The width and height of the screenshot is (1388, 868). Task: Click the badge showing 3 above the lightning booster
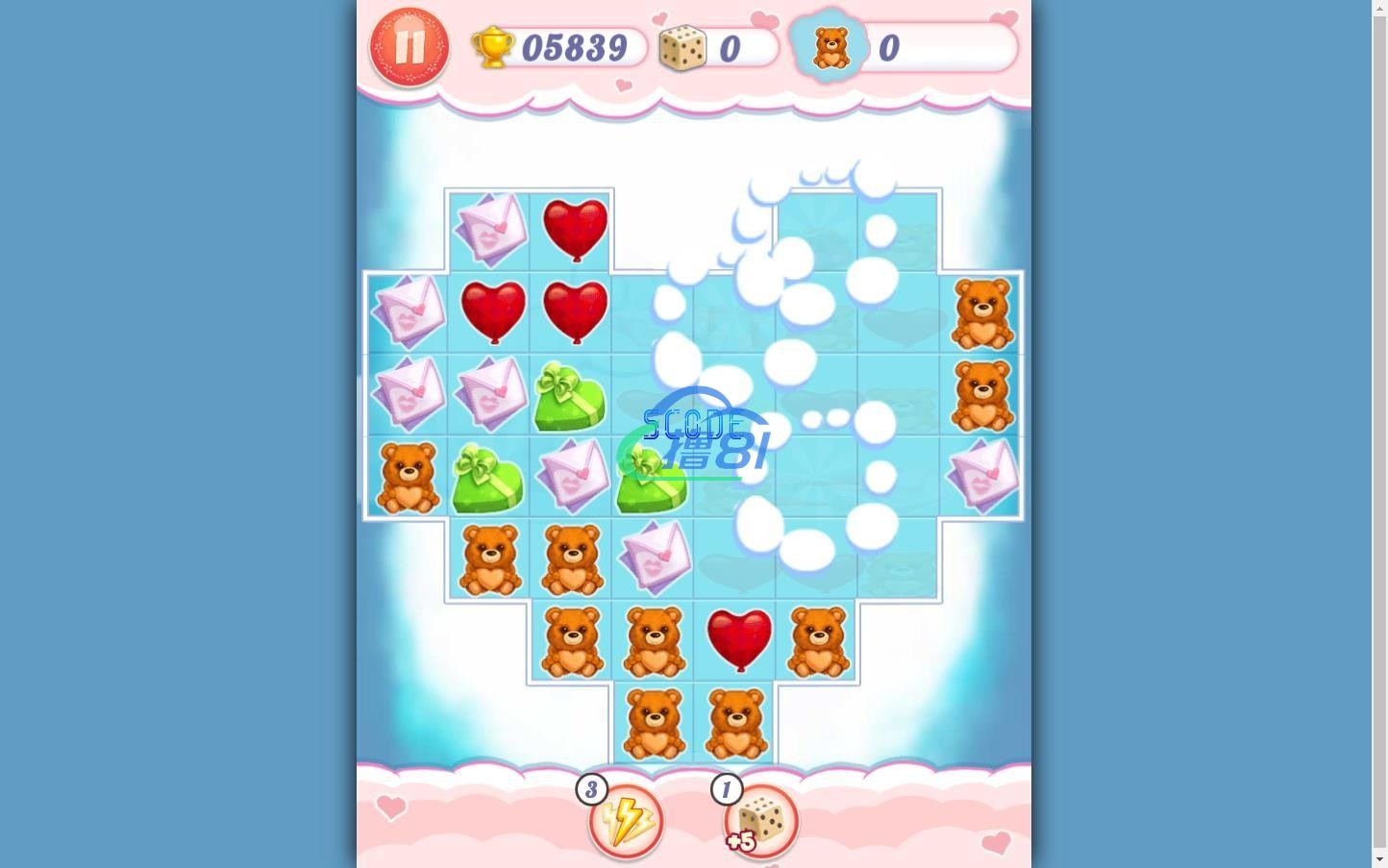coord(592,788)
